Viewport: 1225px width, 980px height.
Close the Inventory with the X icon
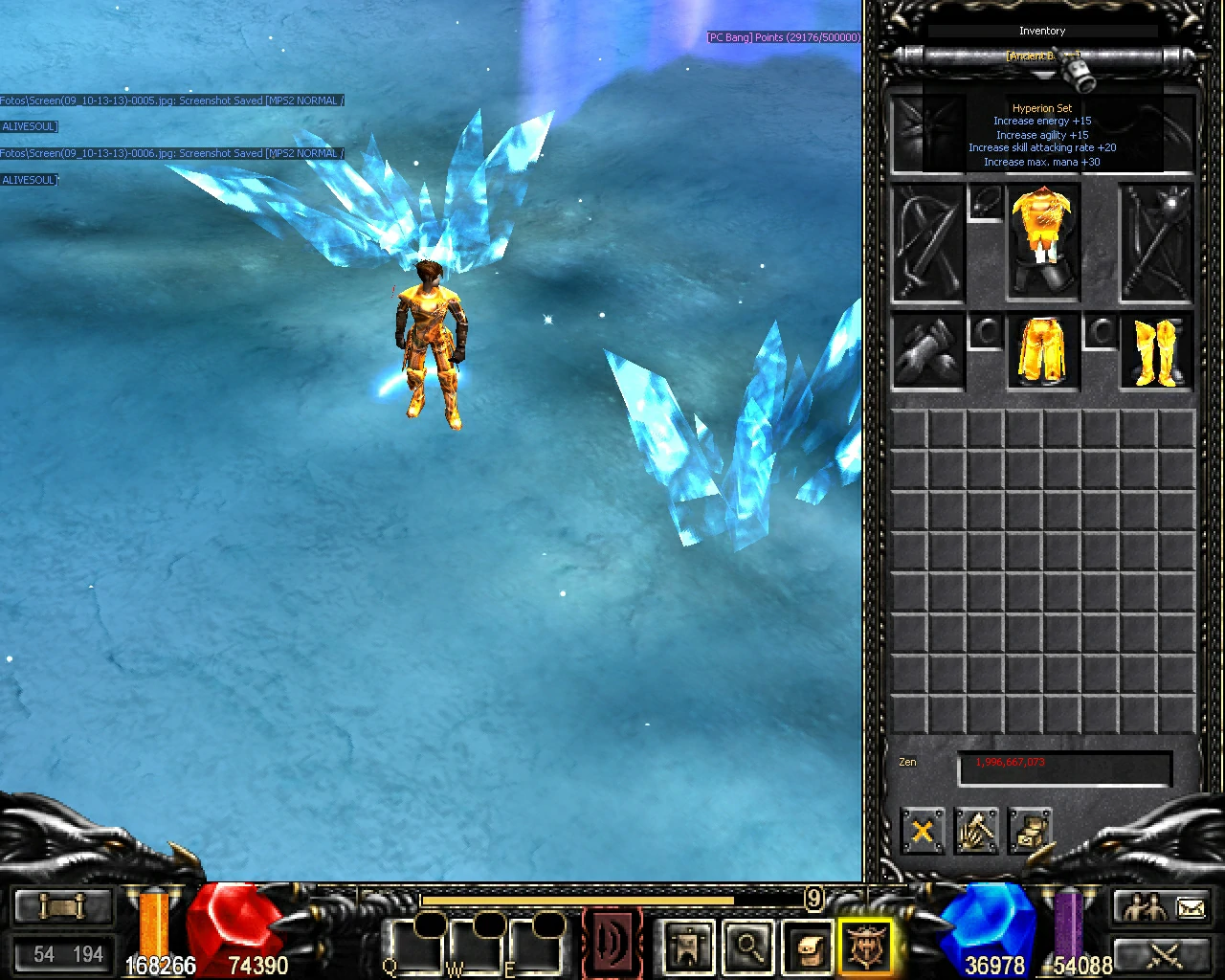[x=921, y=831]
